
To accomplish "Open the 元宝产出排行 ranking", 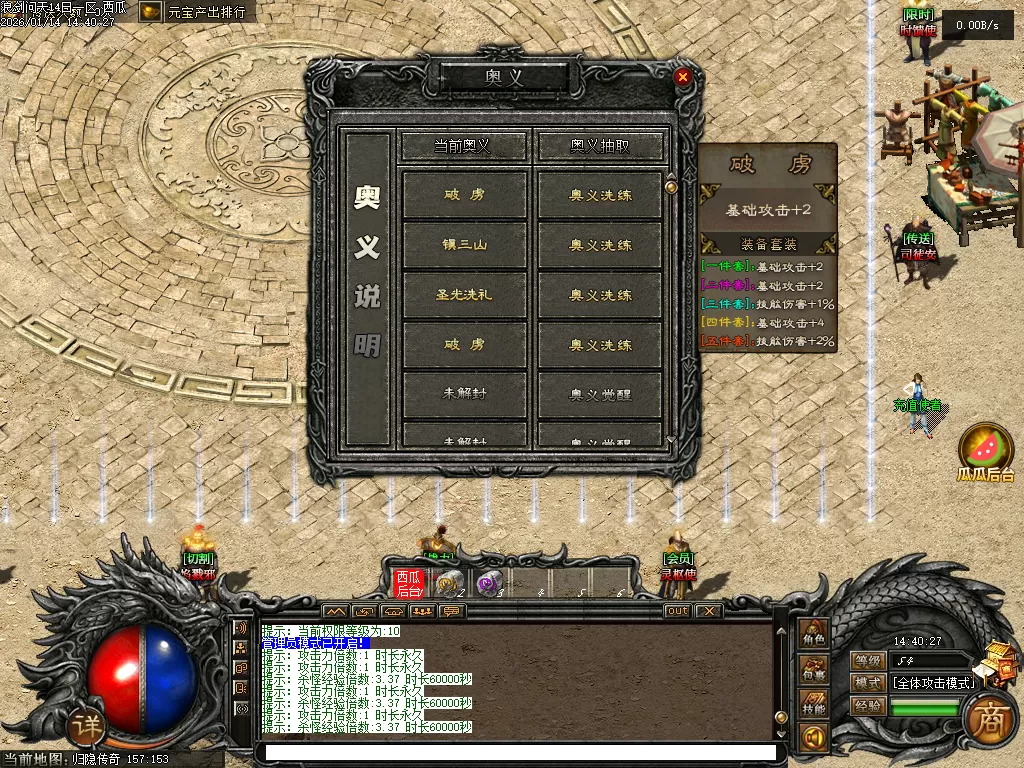I will tap(195, 12).
